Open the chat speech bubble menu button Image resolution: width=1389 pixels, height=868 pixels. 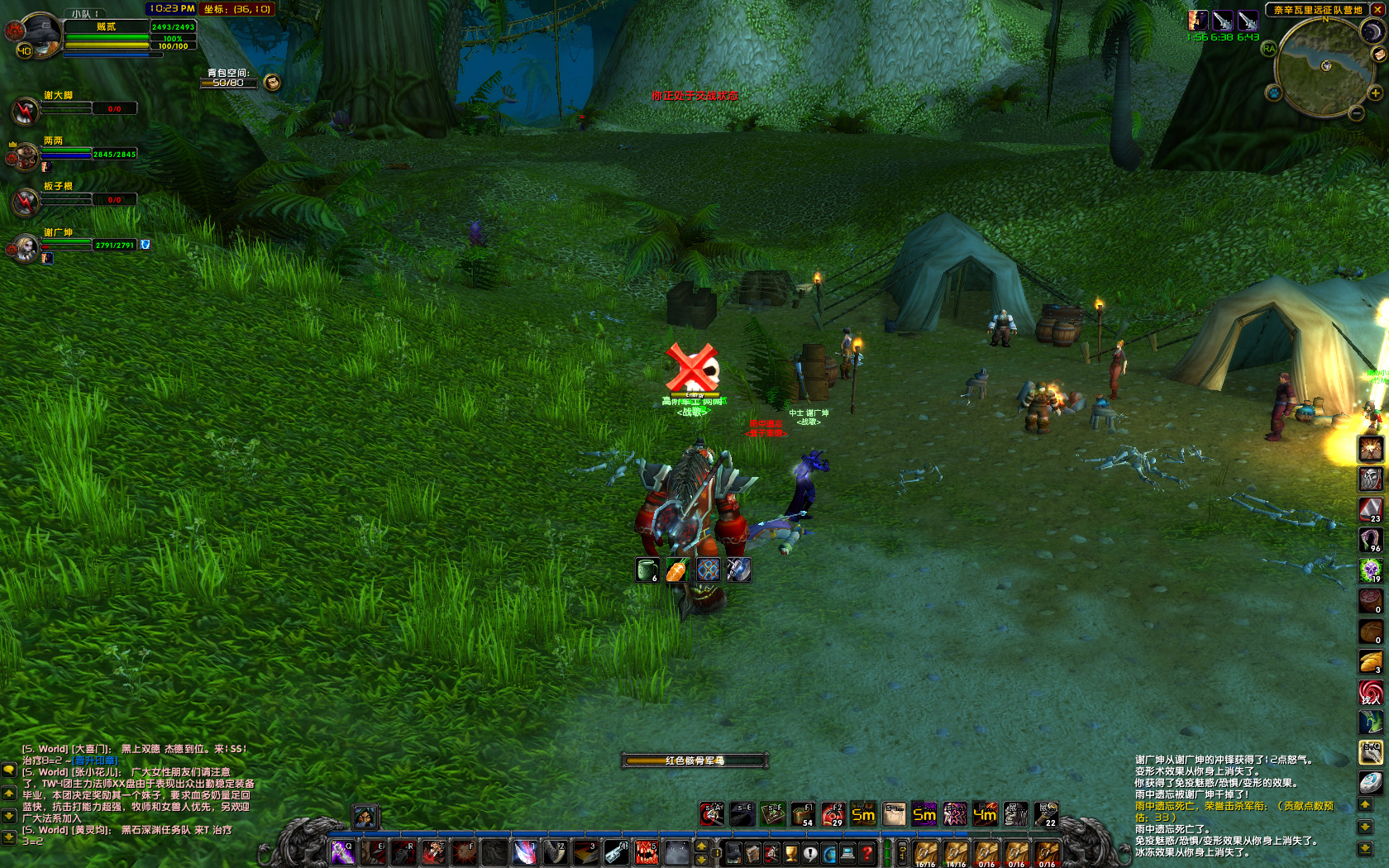pyautogui.click(x=9, y=770)
